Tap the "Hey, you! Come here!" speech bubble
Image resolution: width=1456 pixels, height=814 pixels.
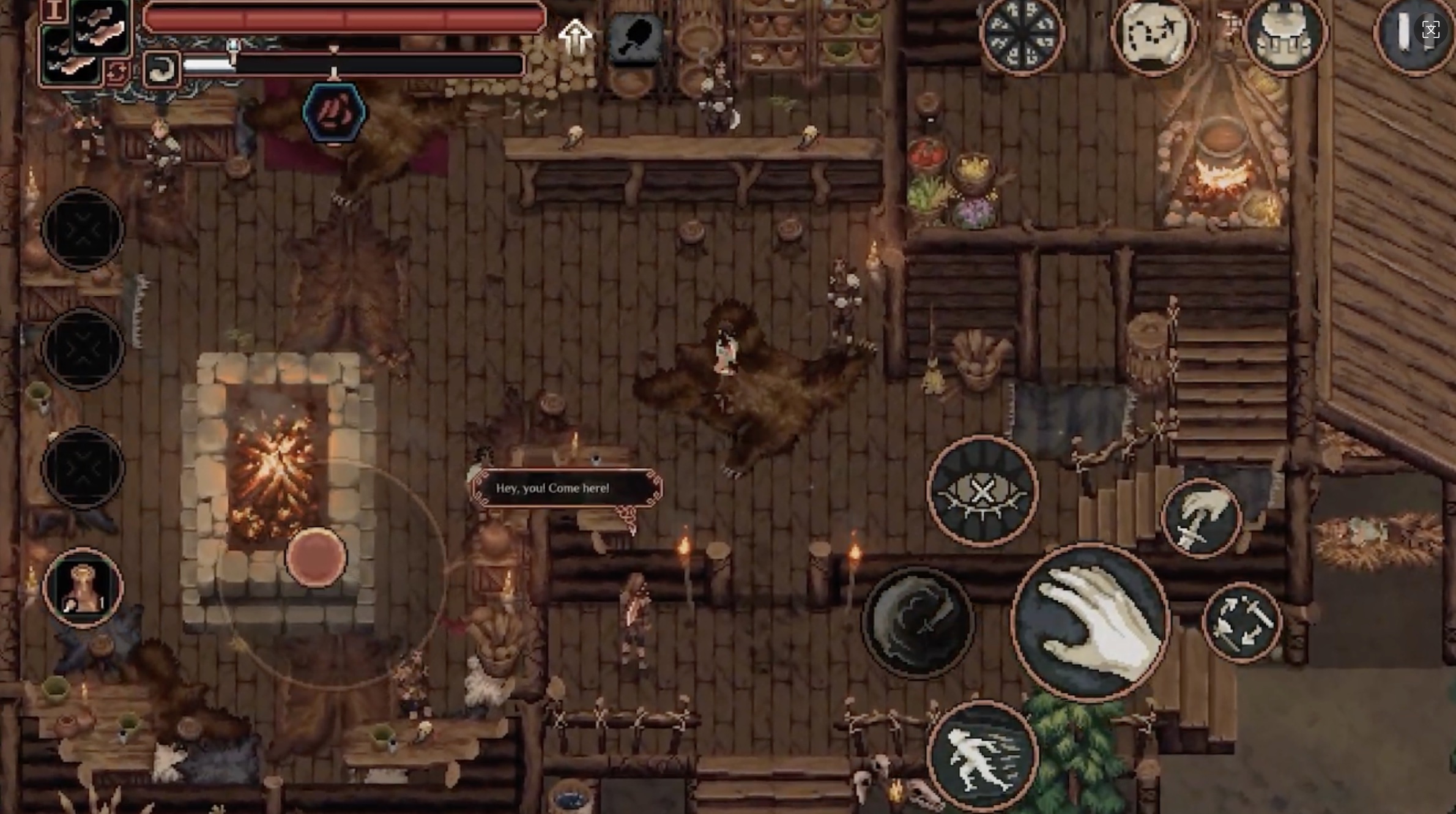point(565,488)
